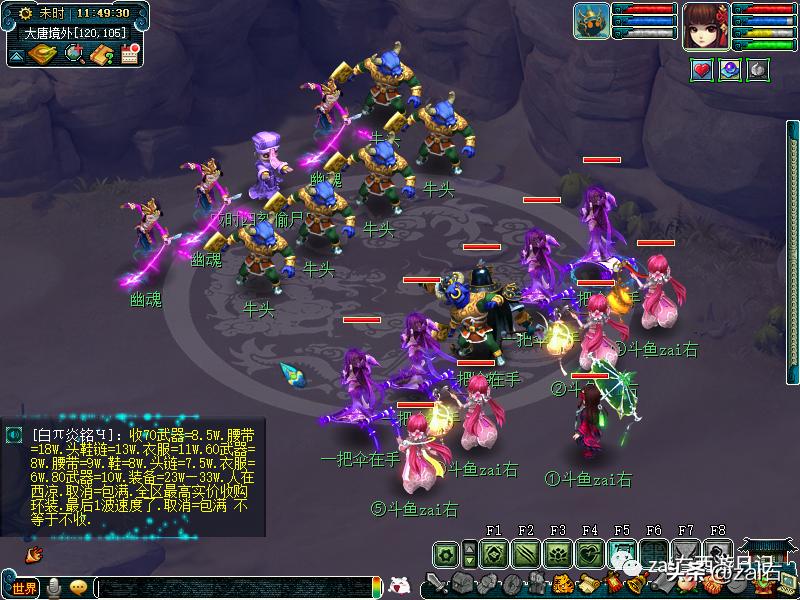The width and height of the screenshot is (800, 600).
Task: Activate the F3 lotus skill
Action: coord(557,553)
